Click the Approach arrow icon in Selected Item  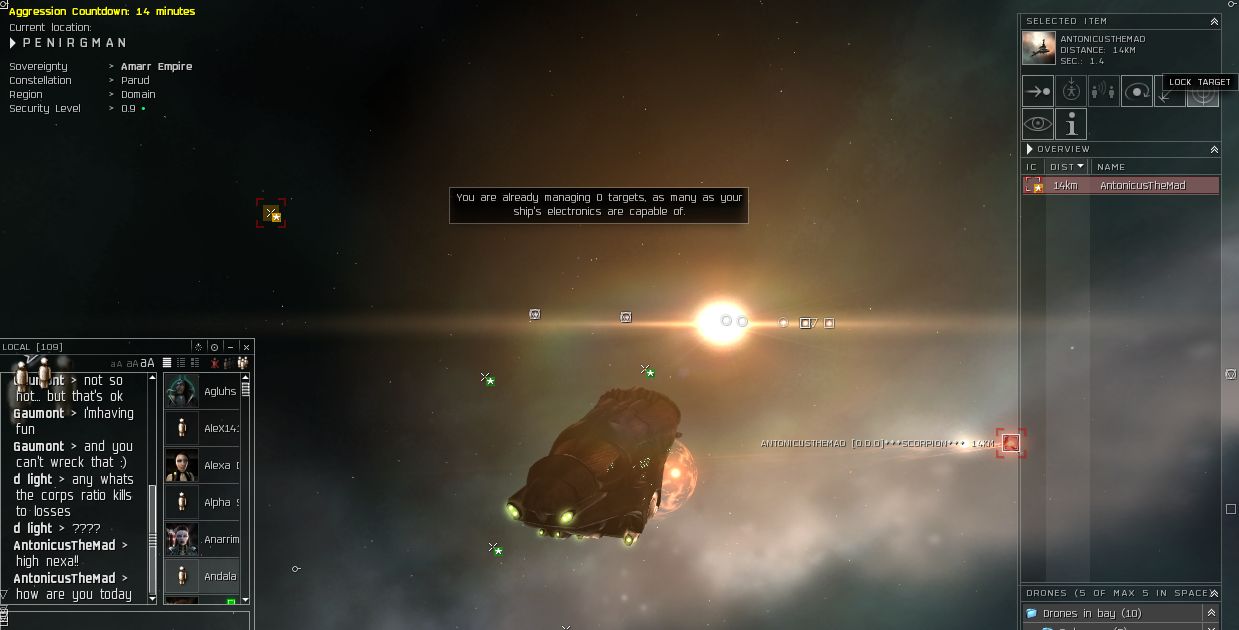pos(1037,91)
